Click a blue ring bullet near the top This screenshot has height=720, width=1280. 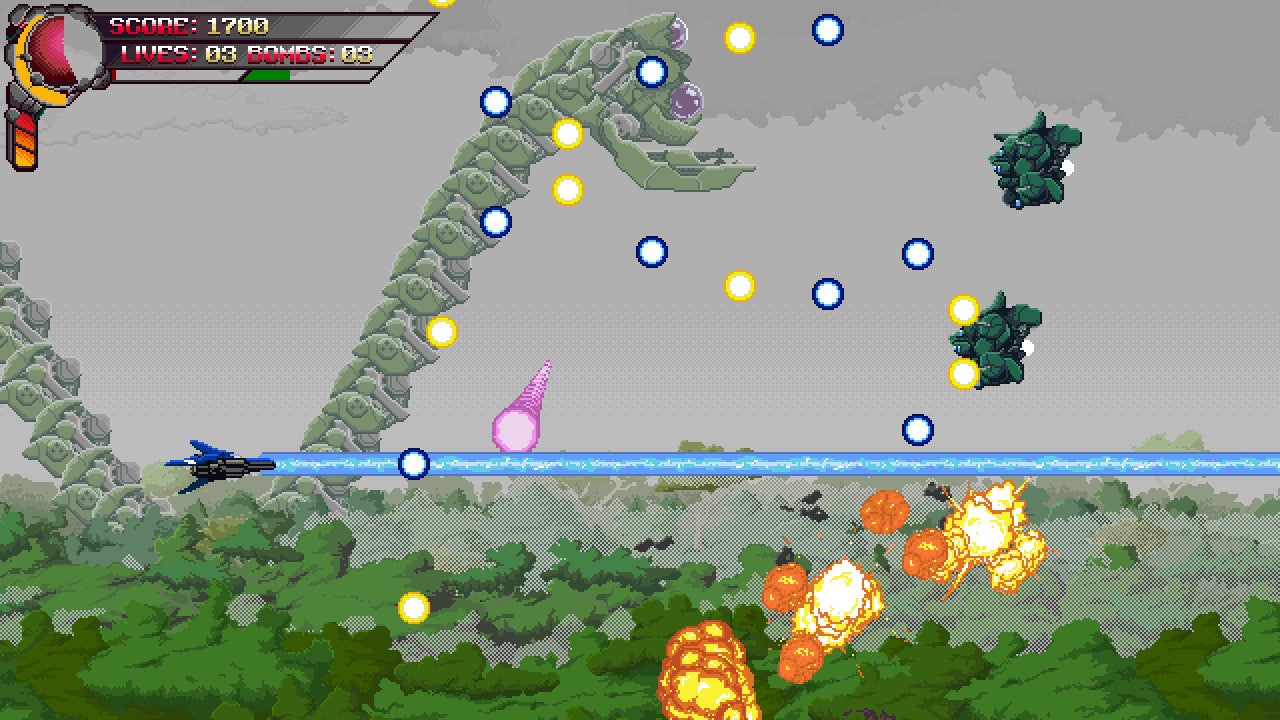point(829,31)
